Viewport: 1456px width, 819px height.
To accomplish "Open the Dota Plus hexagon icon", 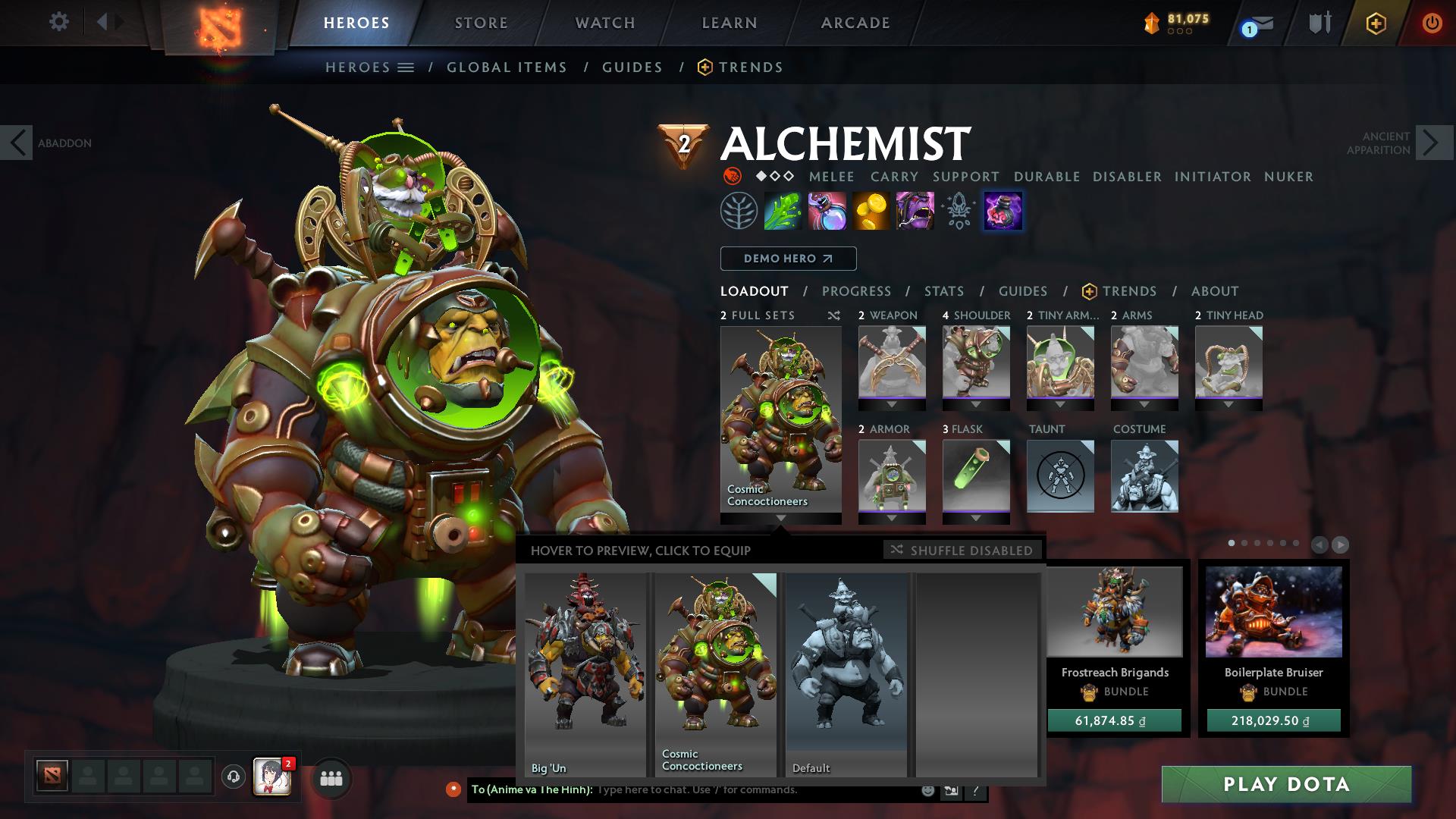I will [1376, 23].
